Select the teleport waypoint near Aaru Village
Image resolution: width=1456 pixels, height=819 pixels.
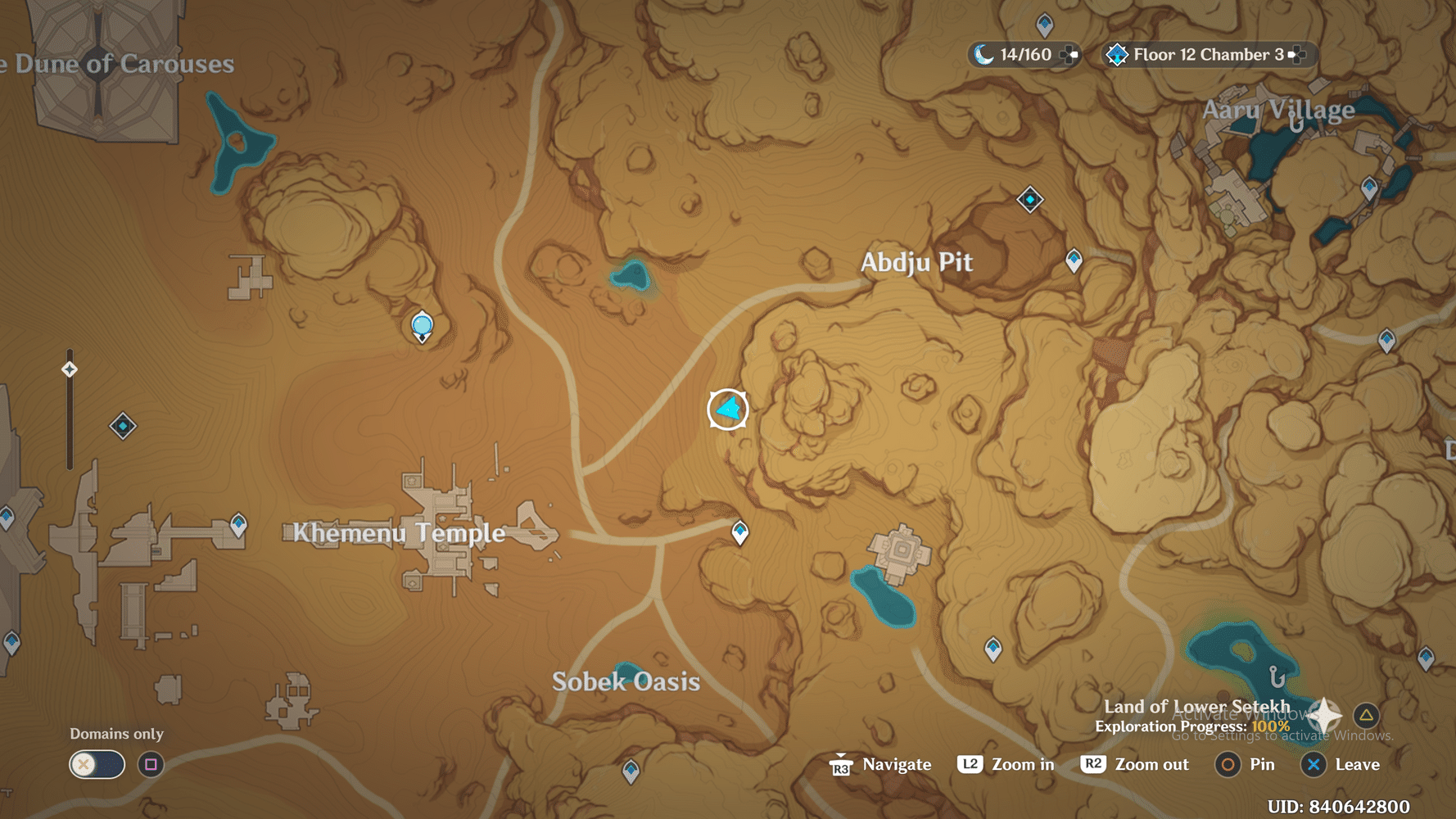coord(1370,187)
